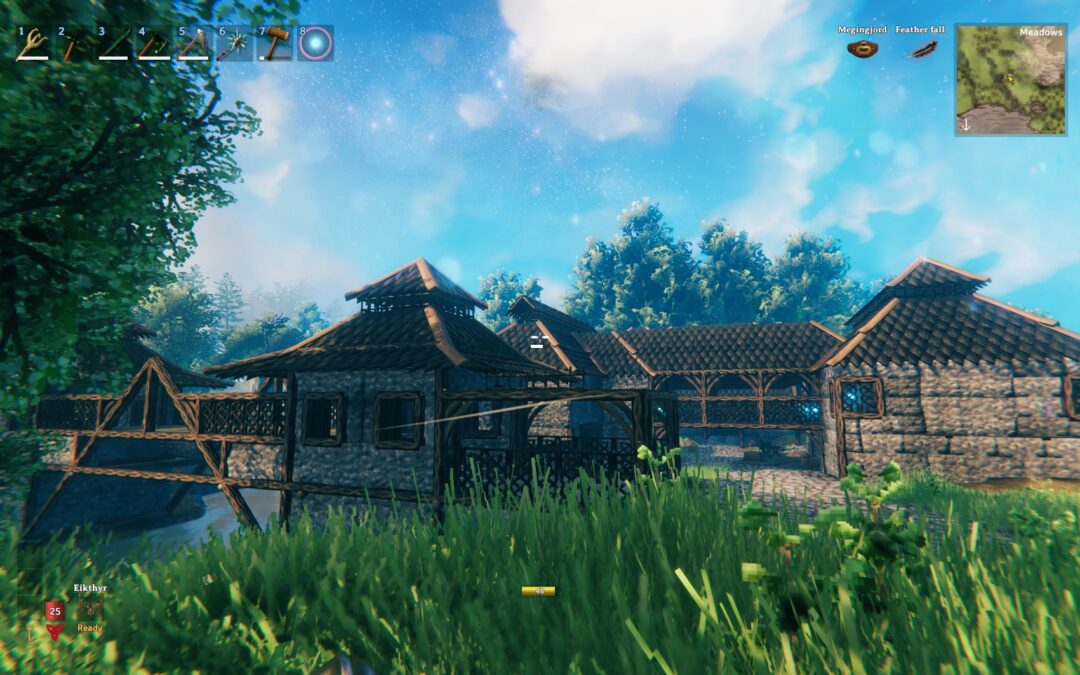
Task: Equip the wooden hammer in slot 7
Action: point(274,44)
